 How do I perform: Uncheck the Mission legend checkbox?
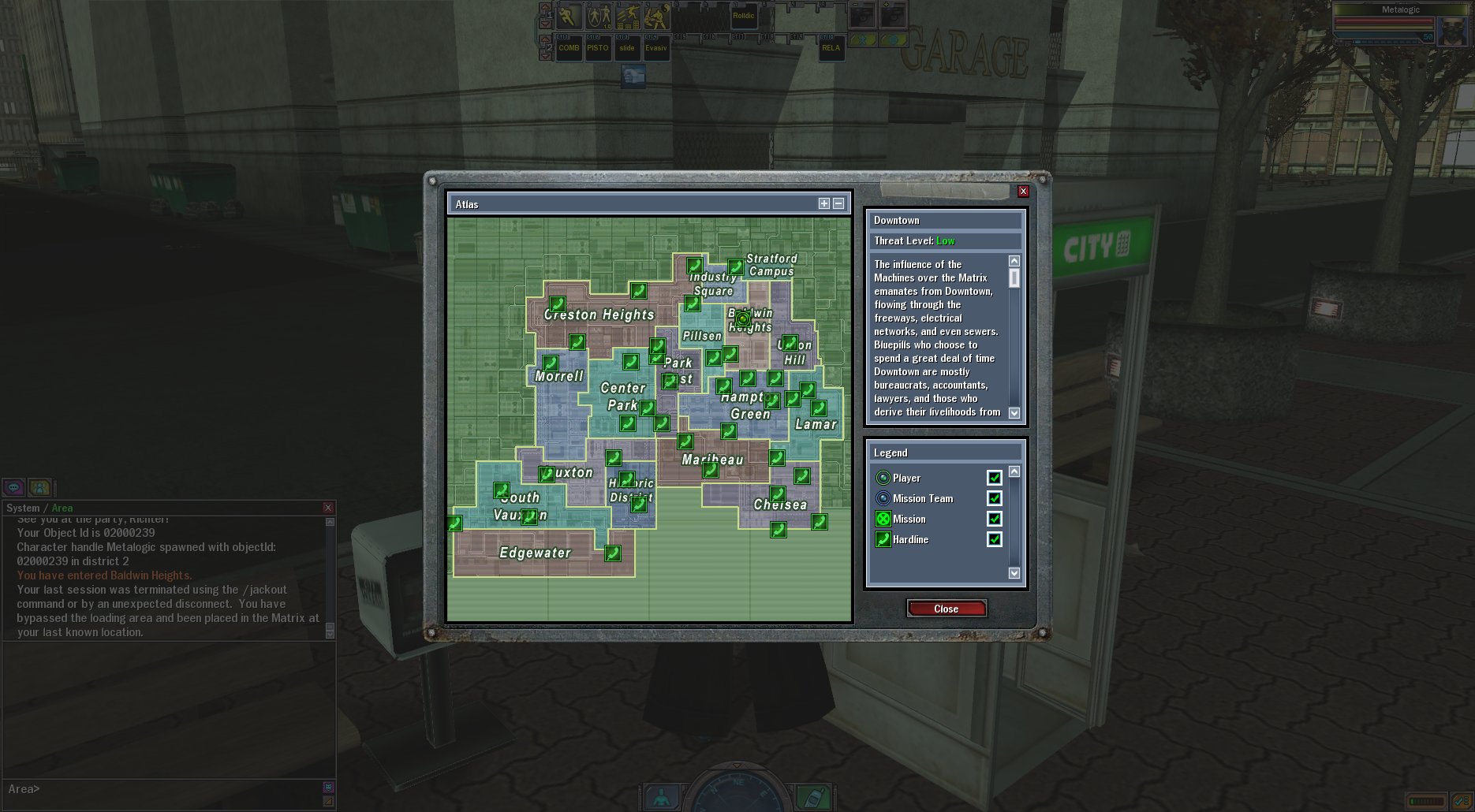click(994, 519)
